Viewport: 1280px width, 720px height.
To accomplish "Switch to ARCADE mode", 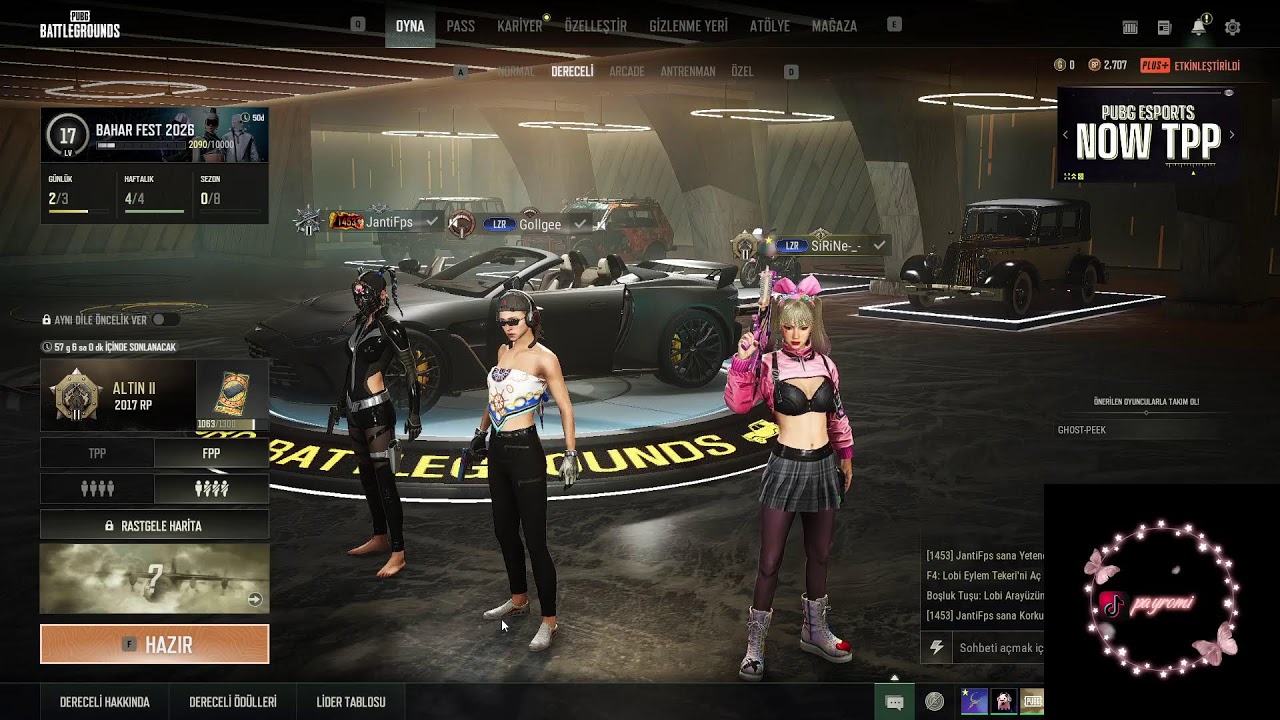I will coord(626,72).
